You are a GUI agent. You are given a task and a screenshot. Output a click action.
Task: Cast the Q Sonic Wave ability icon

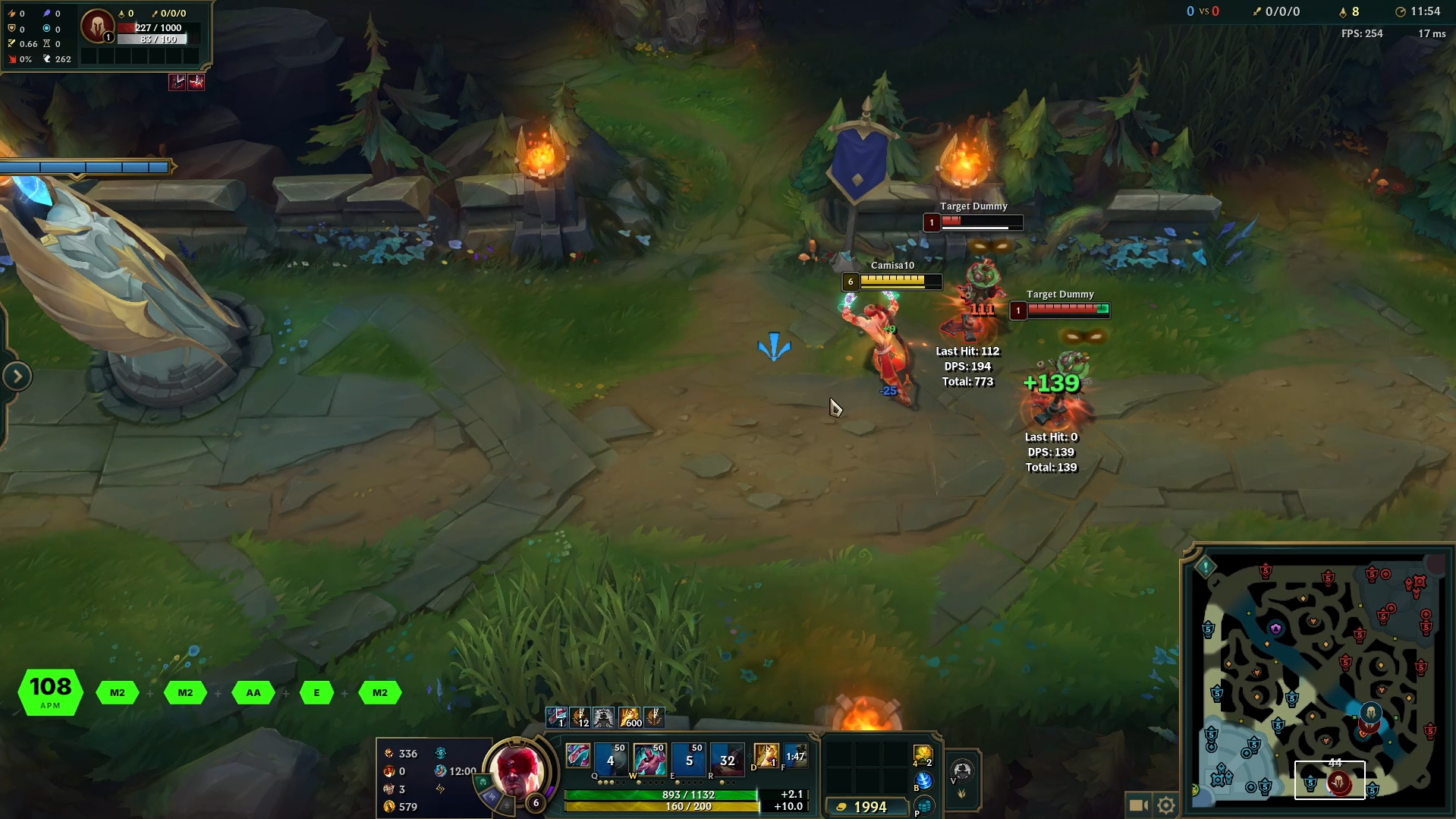coord(611,759)
